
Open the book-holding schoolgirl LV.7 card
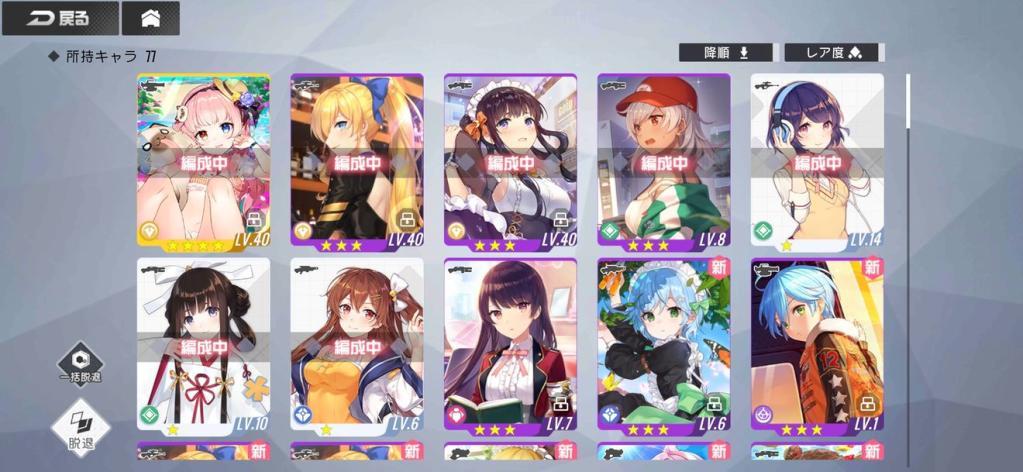click(510, 344)
